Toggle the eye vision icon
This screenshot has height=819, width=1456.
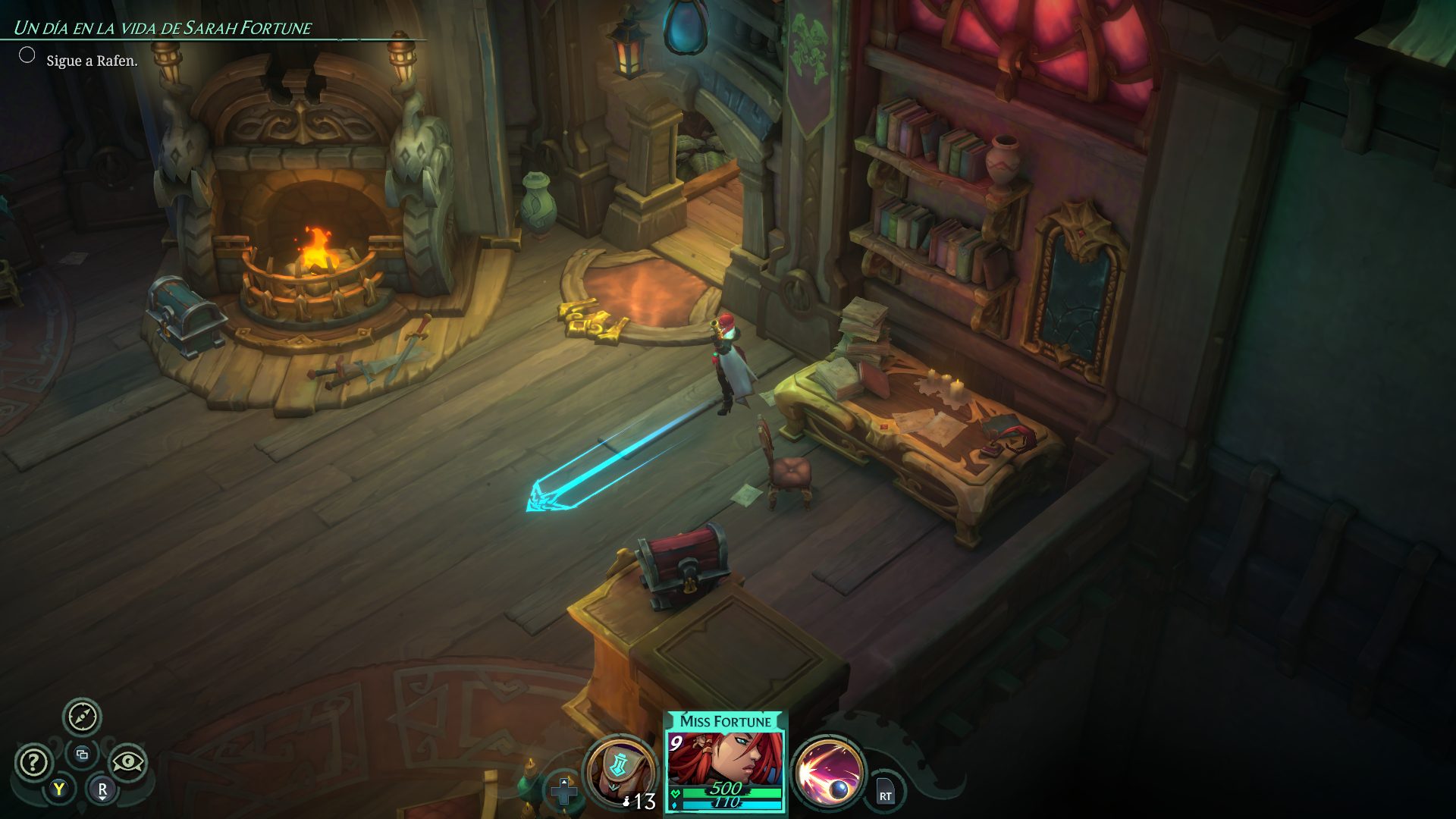[127, 762]
